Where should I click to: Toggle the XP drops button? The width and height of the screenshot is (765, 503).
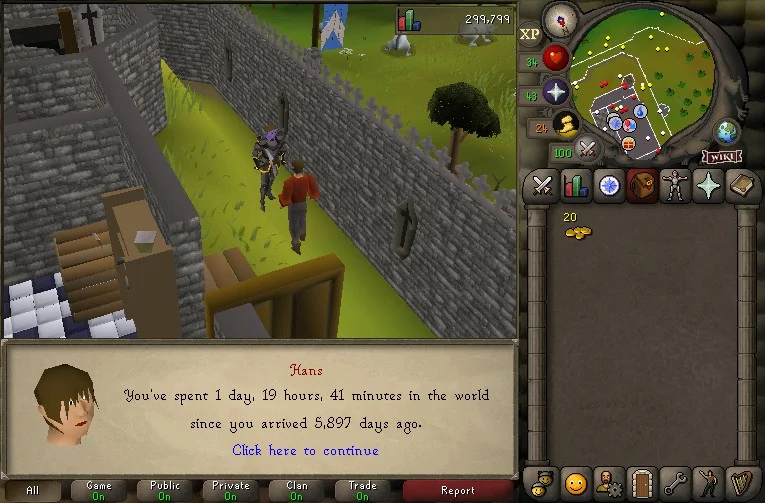click(530, 33)
